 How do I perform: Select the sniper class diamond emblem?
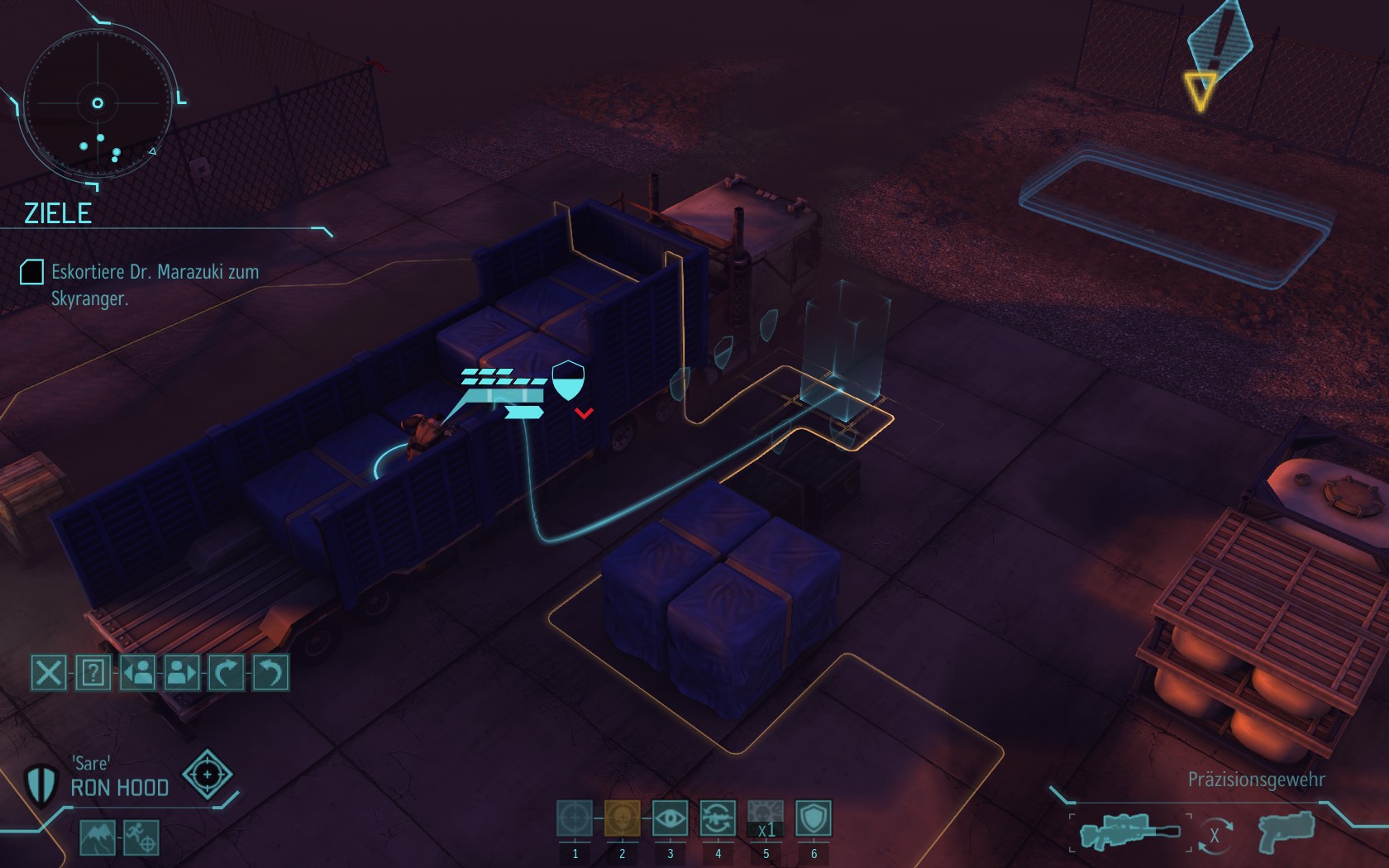pyautogui.click(x=207, y=775)
